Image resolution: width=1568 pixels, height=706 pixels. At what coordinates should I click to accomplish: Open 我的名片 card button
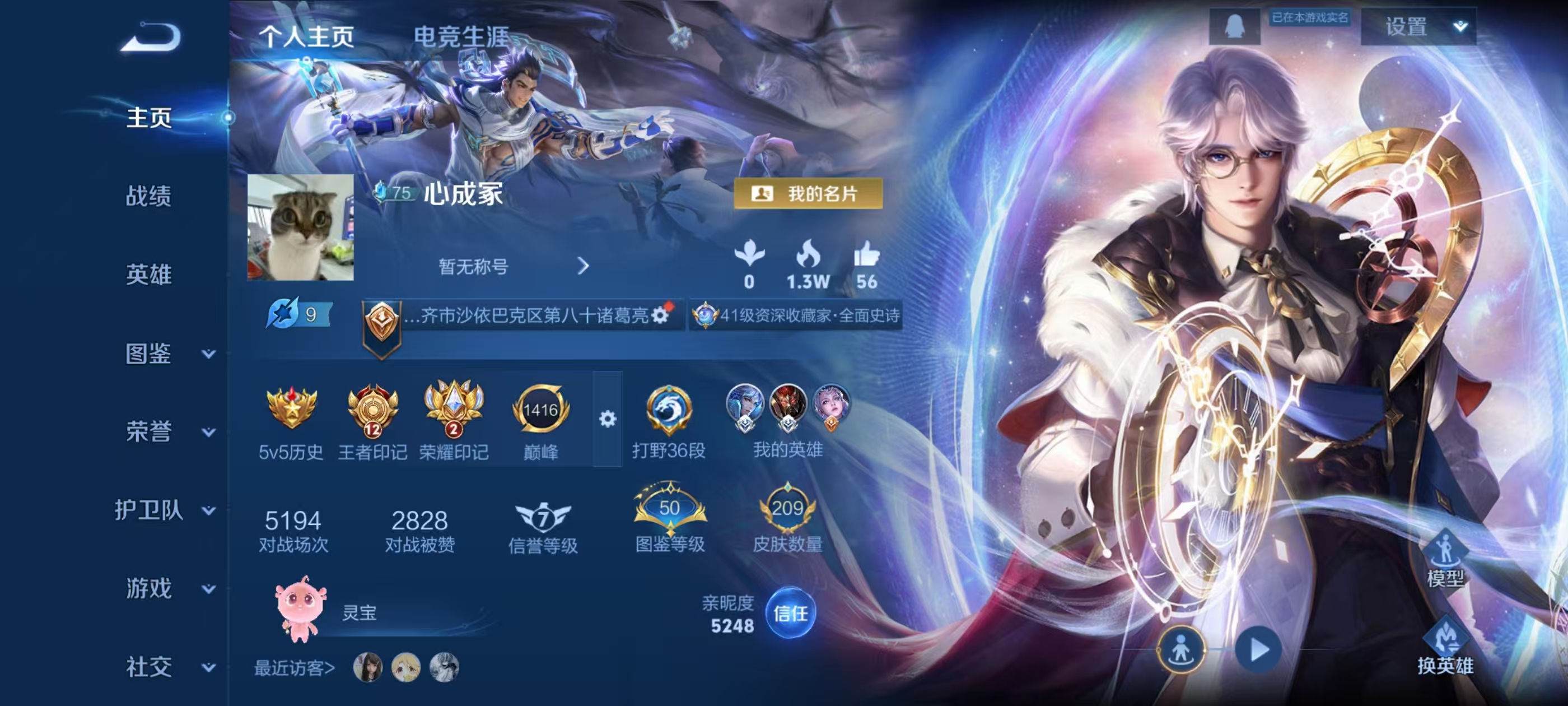point(808,194)
